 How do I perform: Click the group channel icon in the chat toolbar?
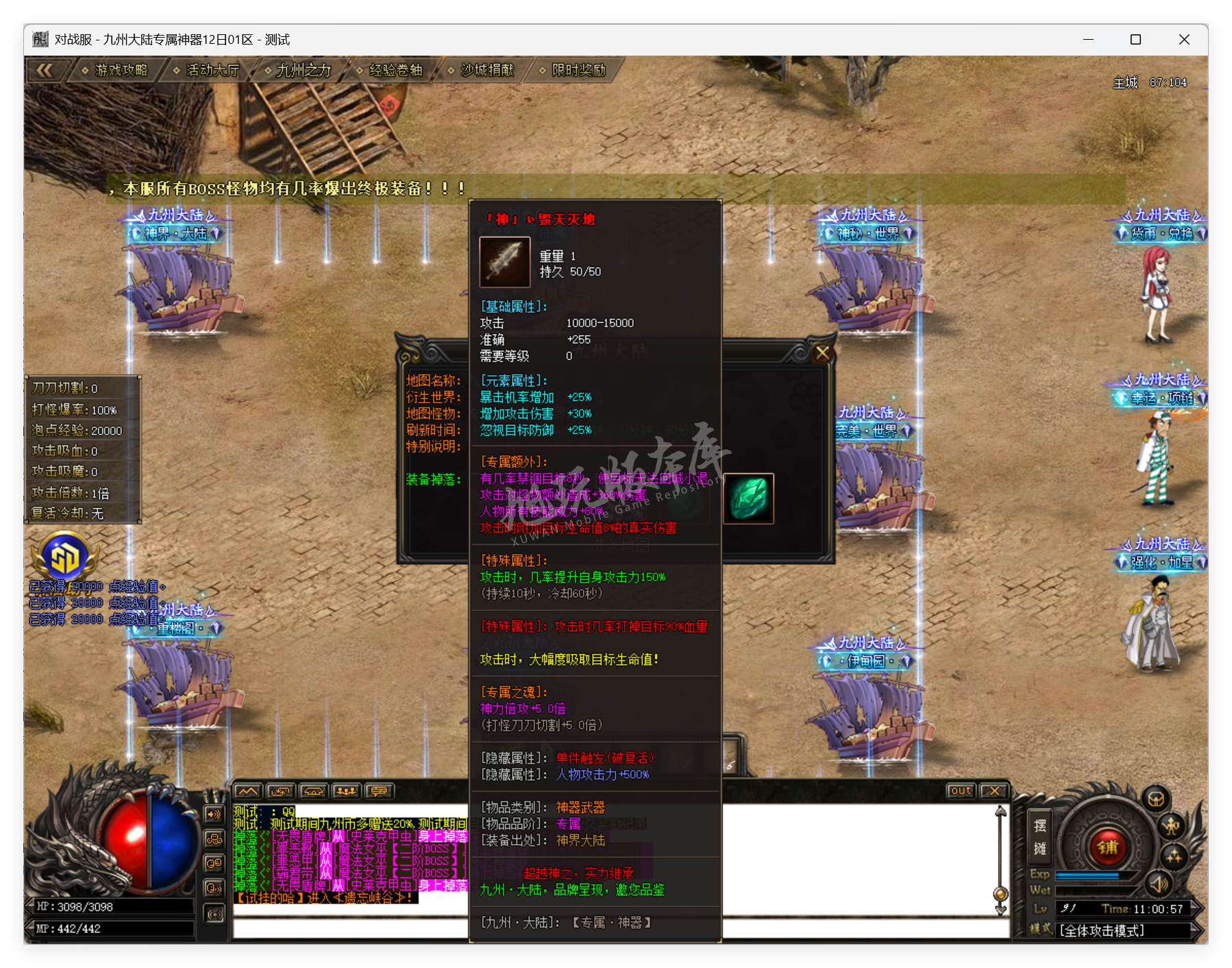point(347,792)
